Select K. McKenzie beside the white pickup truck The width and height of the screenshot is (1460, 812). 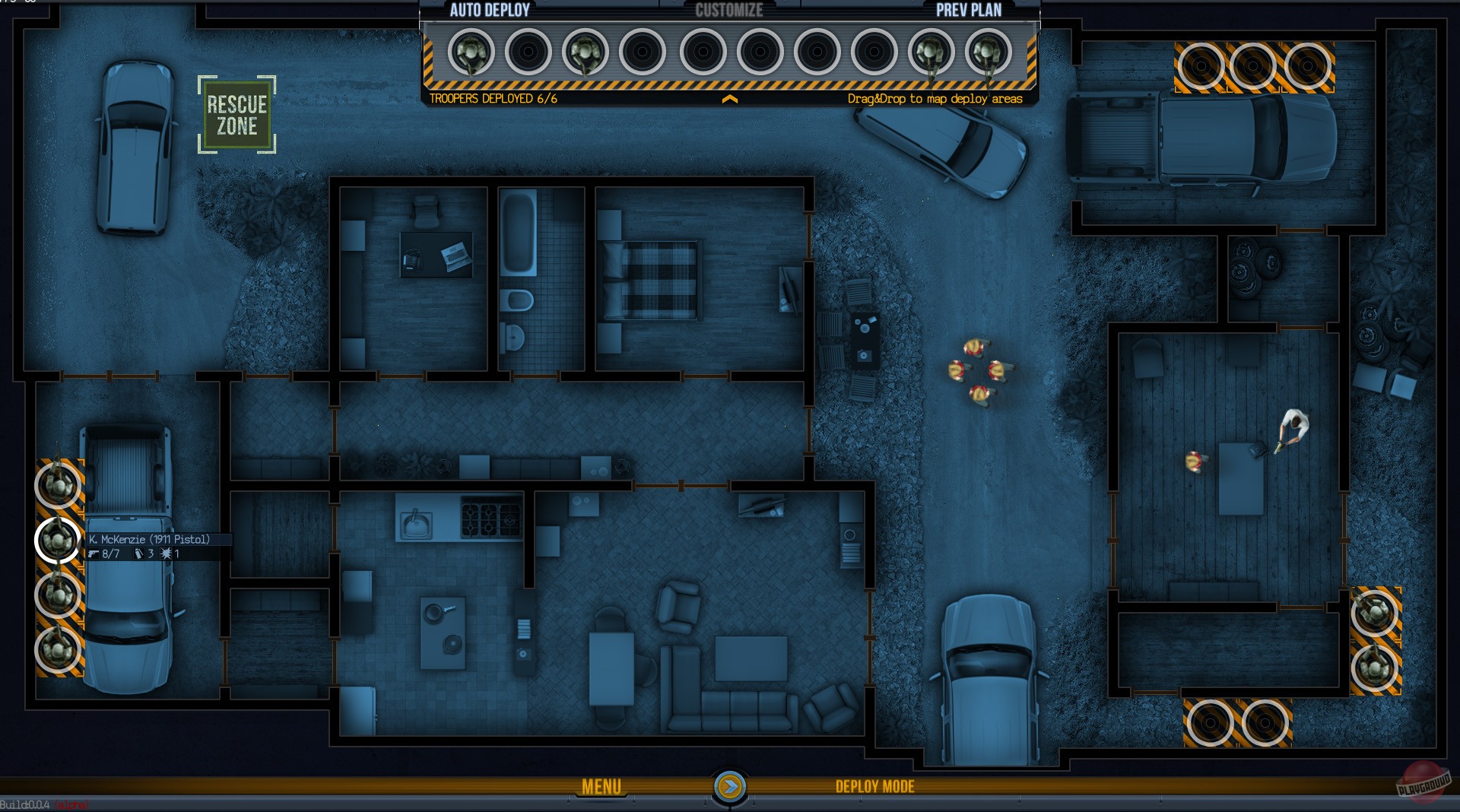(x=57, y=541)
